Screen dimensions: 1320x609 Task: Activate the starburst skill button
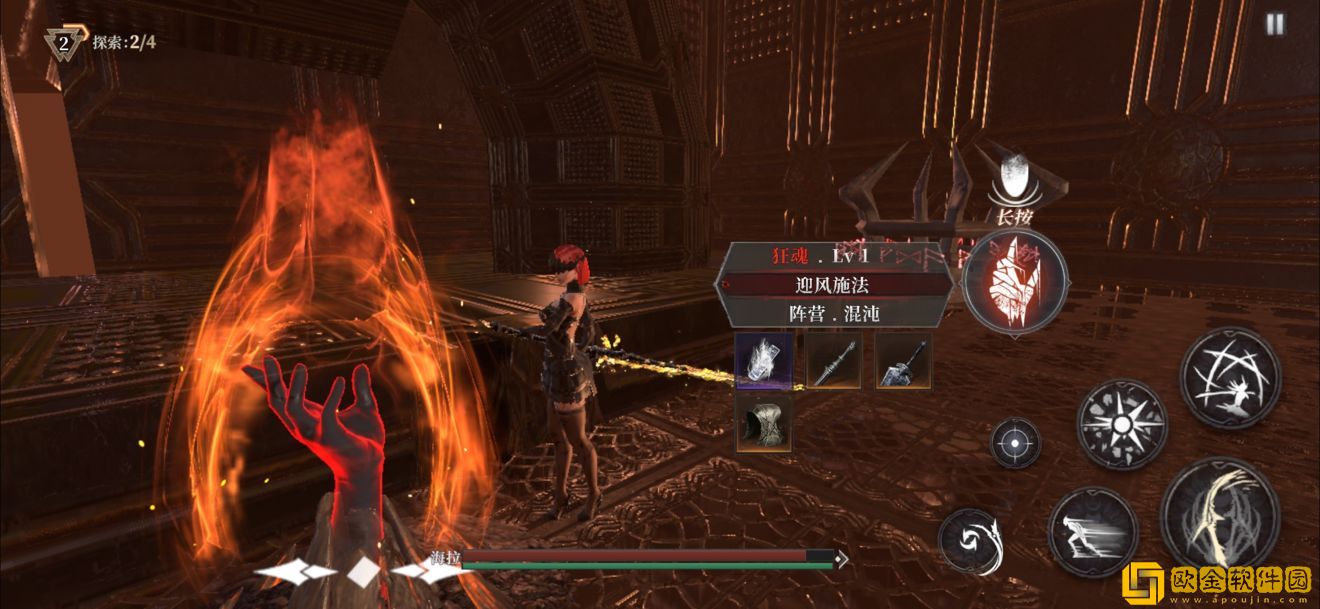click(1121, 424)
